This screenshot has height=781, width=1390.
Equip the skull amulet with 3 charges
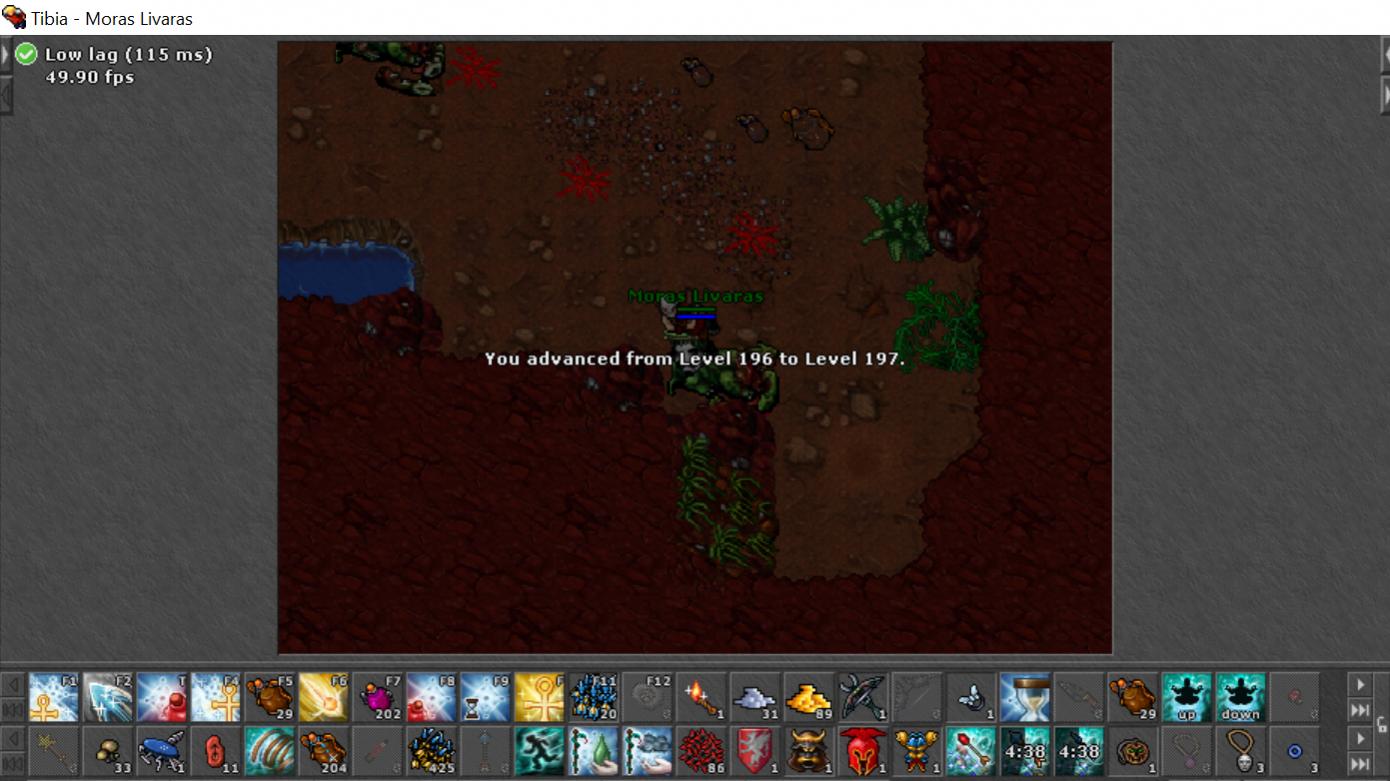(1241, 751)
